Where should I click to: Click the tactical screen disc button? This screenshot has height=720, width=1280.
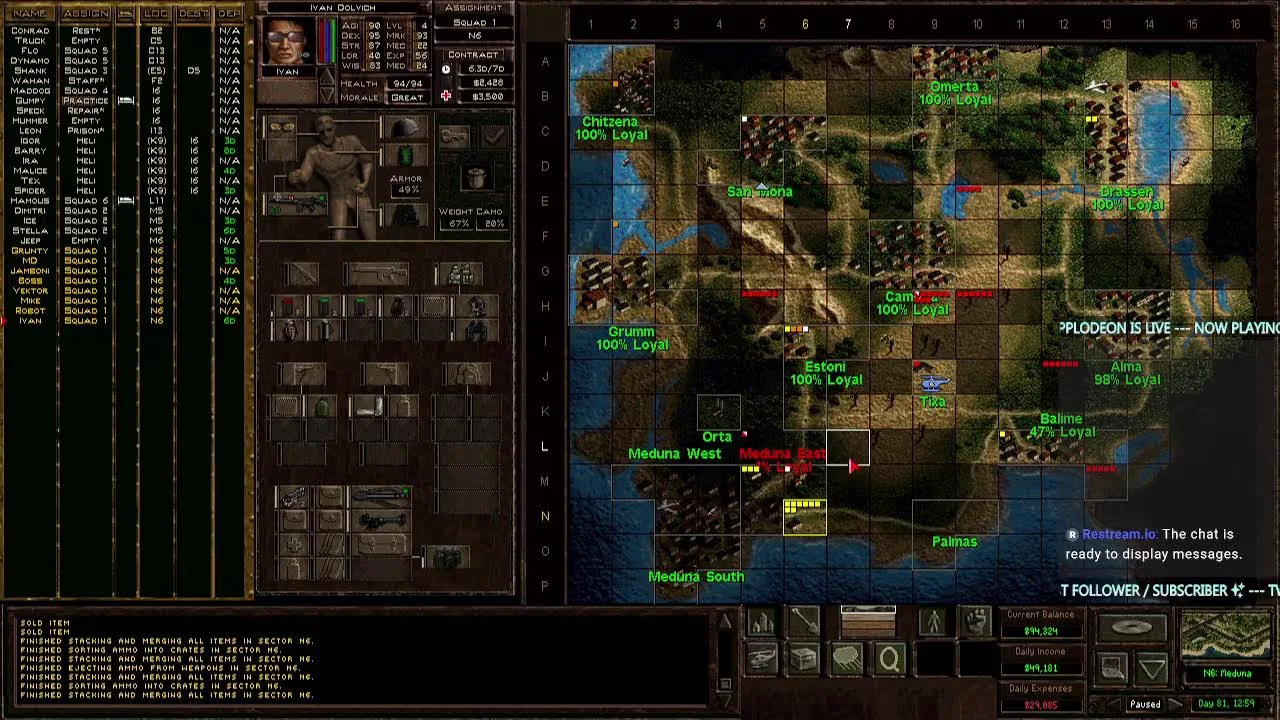tap(1131, 628)
